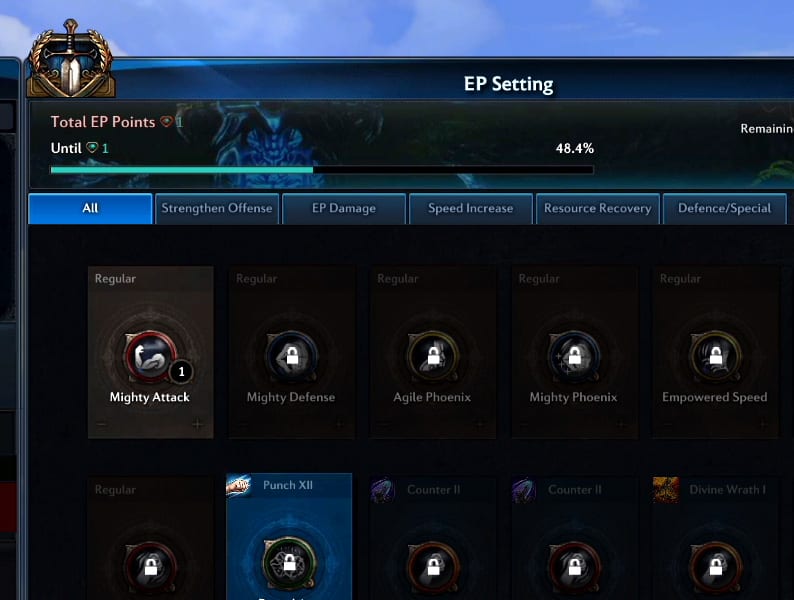Select the locked Agile Phoenix card
Image resolution: width=794 pixels, height=600 pixels.
coord(432,352)
